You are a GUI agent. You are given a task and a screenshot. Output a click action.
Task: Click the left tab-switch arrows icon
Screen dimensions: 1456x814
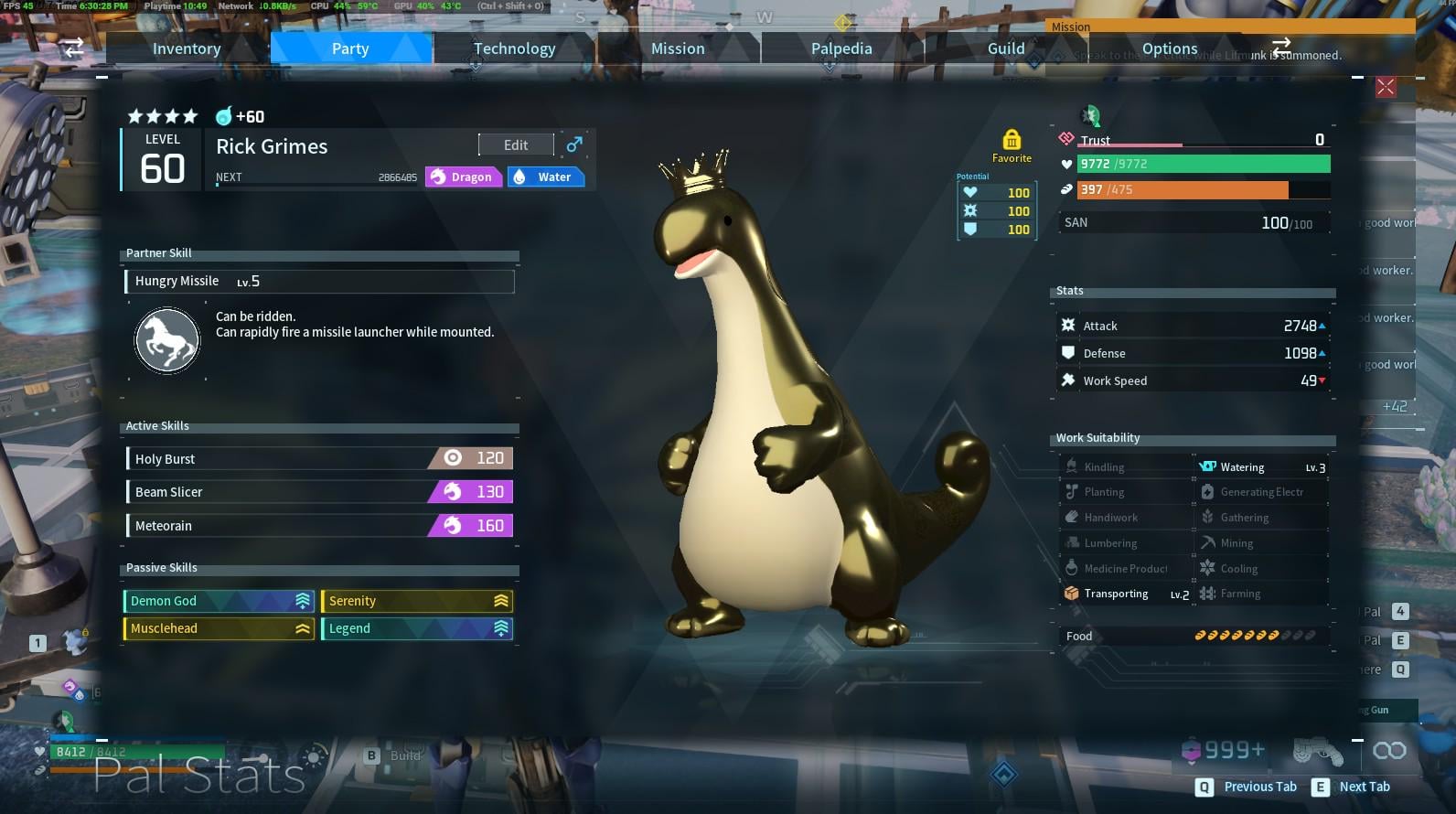[x=73, y=48]
